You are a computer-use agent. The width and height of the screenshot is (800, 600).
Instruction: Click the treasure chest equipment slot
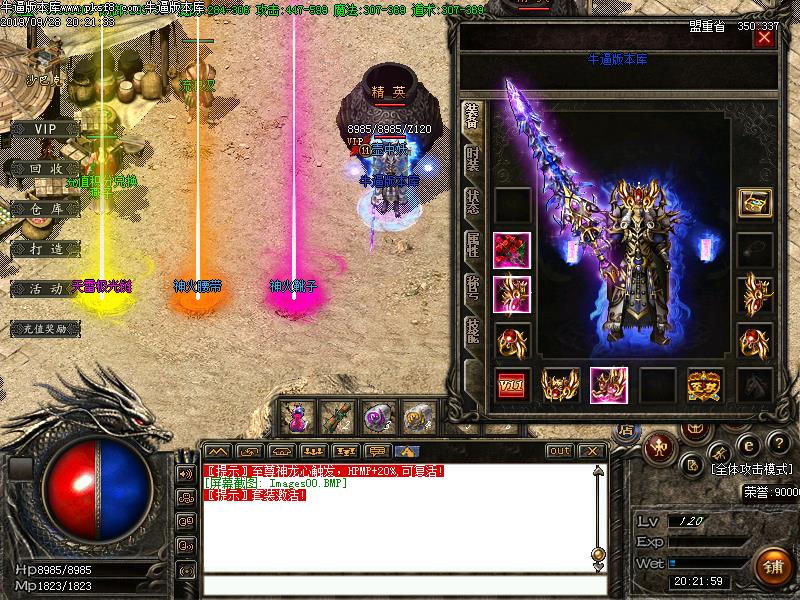click(x=755, y=203)
